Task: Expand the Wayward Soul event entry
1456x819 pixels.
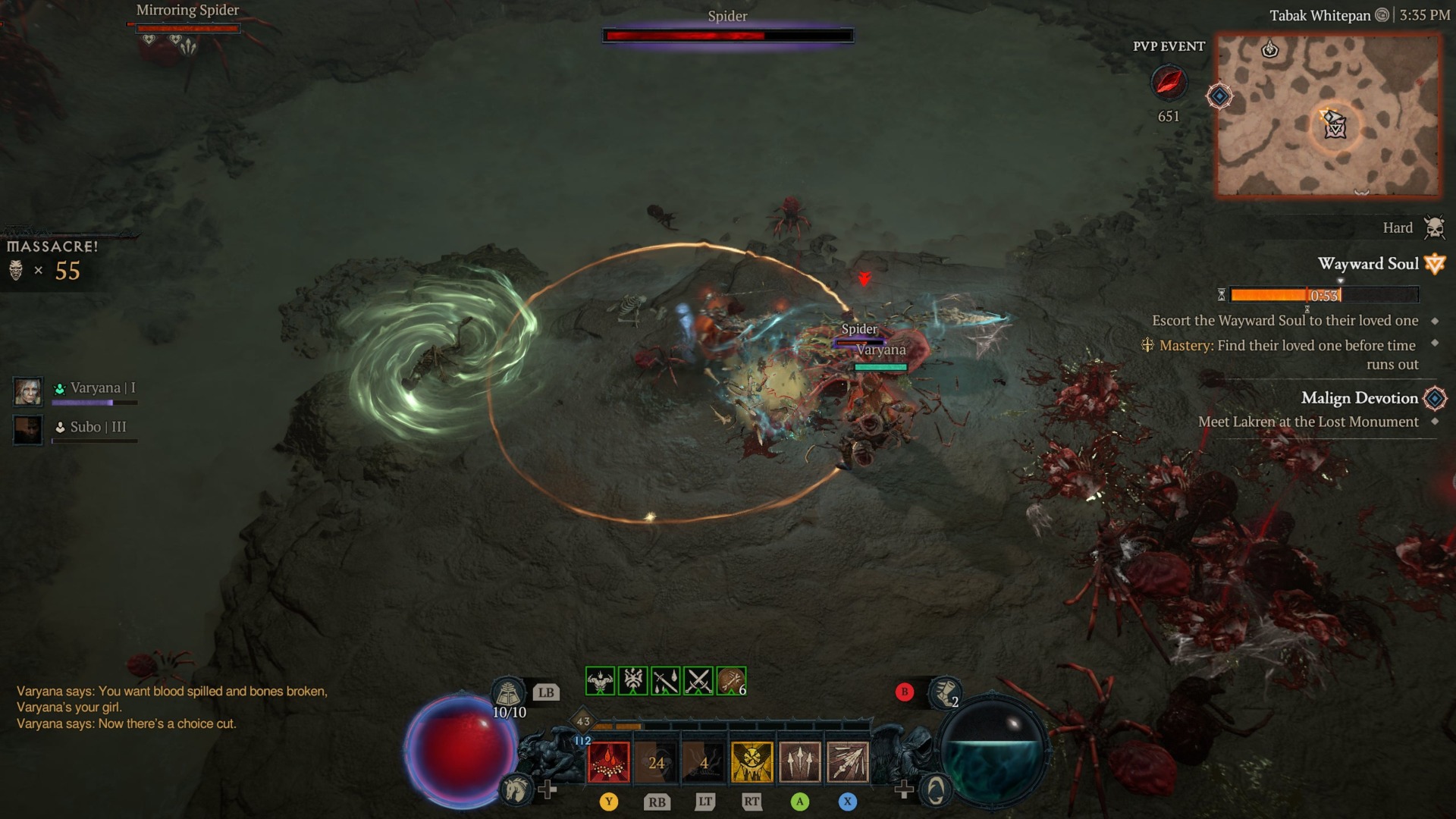Action: [x=1369, y=264]
